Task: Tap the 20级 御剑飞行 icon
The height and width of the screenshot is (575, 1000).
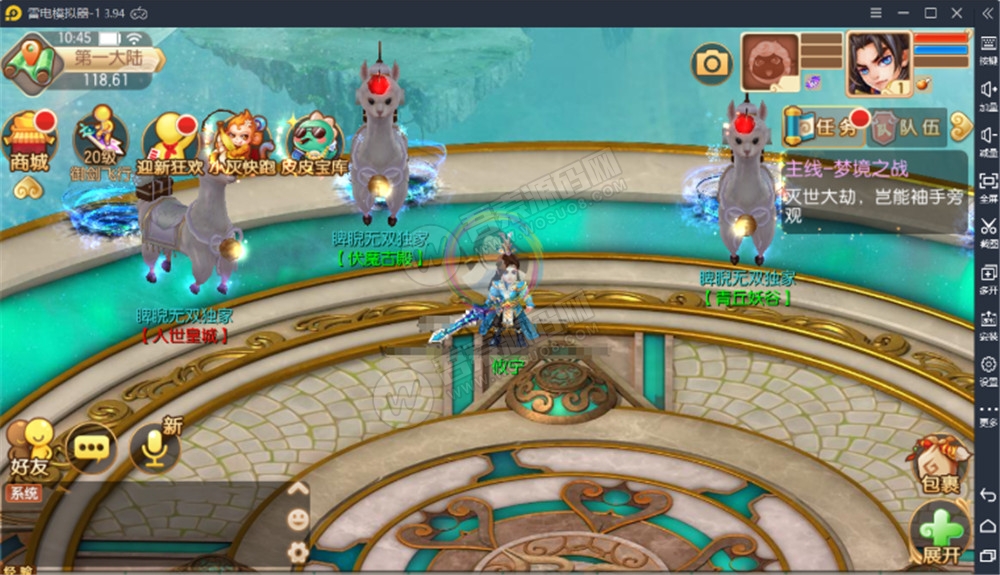Action: [x=100, y=142]
